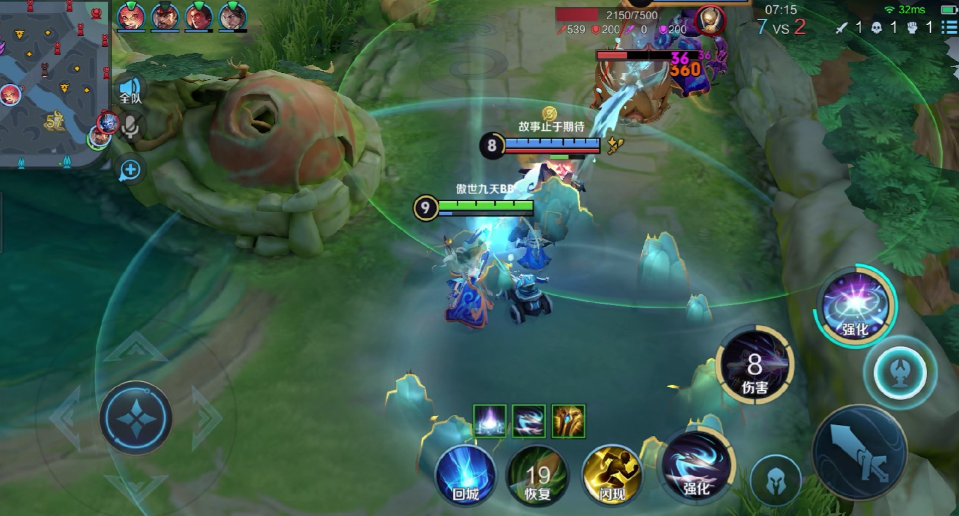This screenshot has height=516, width=959.
Task: Toggle the microphone button
Action: pyautogui.click(x=130, y=126)
